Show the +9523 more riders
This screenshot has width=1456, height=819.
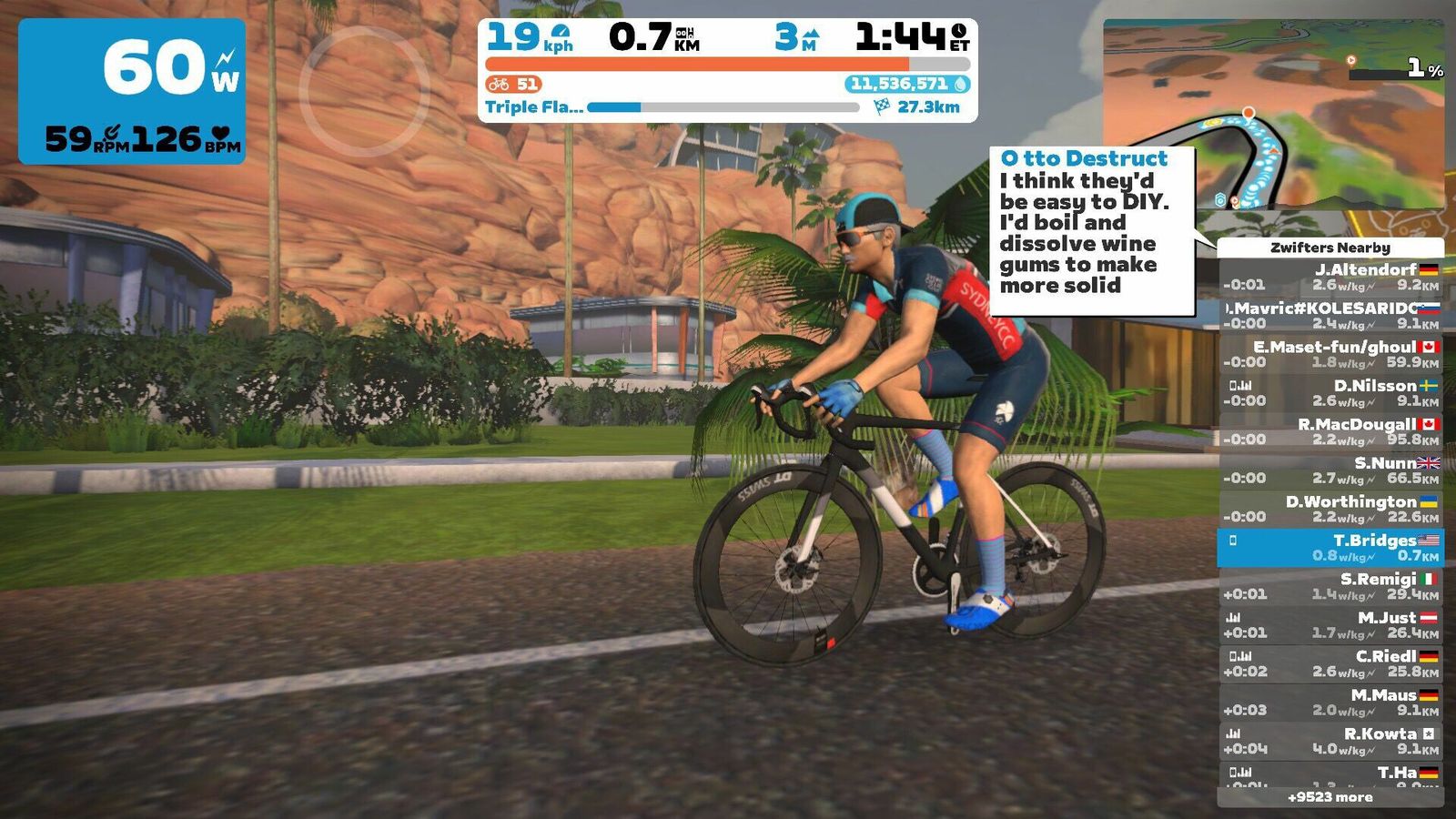tap(1330, 797)
